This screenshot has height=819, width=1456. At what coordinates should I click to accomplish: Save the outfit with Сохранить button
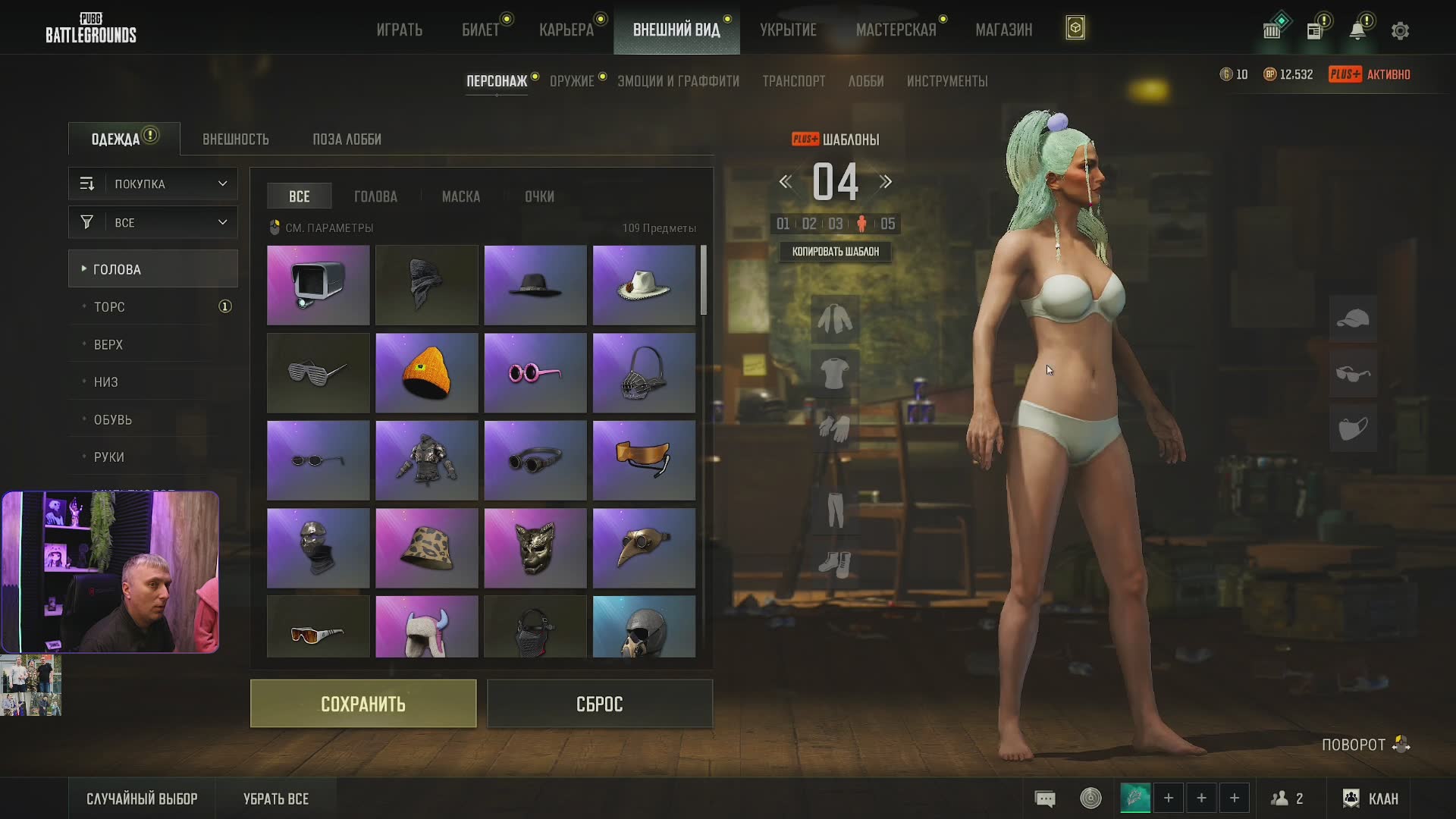pos(363,704)
